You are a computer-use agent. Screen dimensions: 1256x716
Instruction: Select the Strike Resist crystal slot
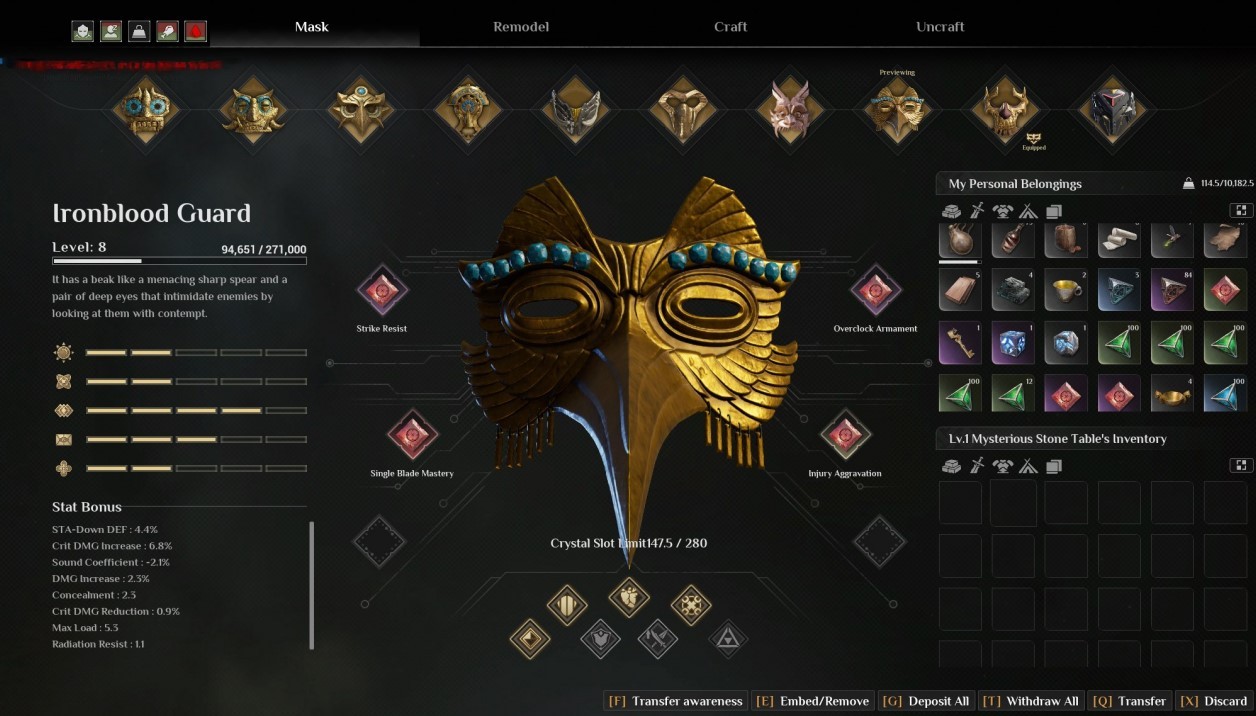coord(382,291)
